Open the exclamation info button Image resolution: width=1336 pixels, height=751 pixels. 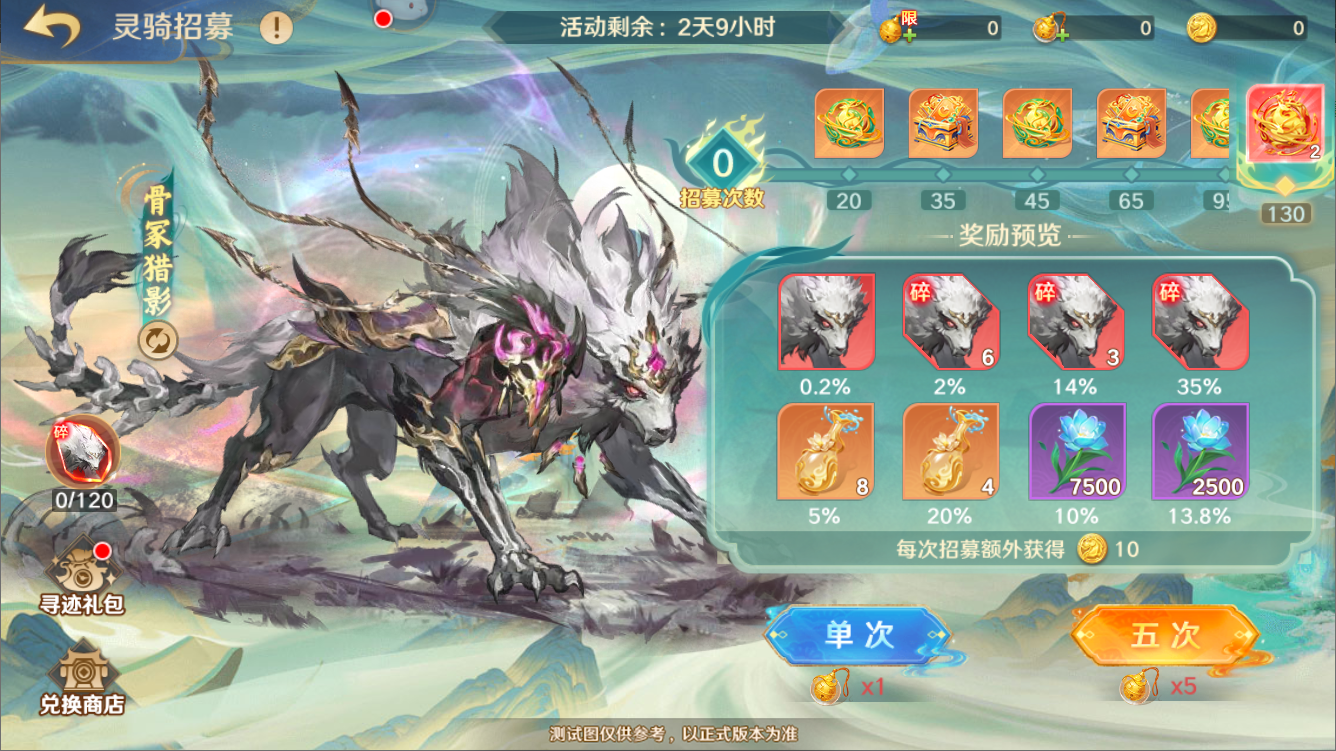[277, 26]
